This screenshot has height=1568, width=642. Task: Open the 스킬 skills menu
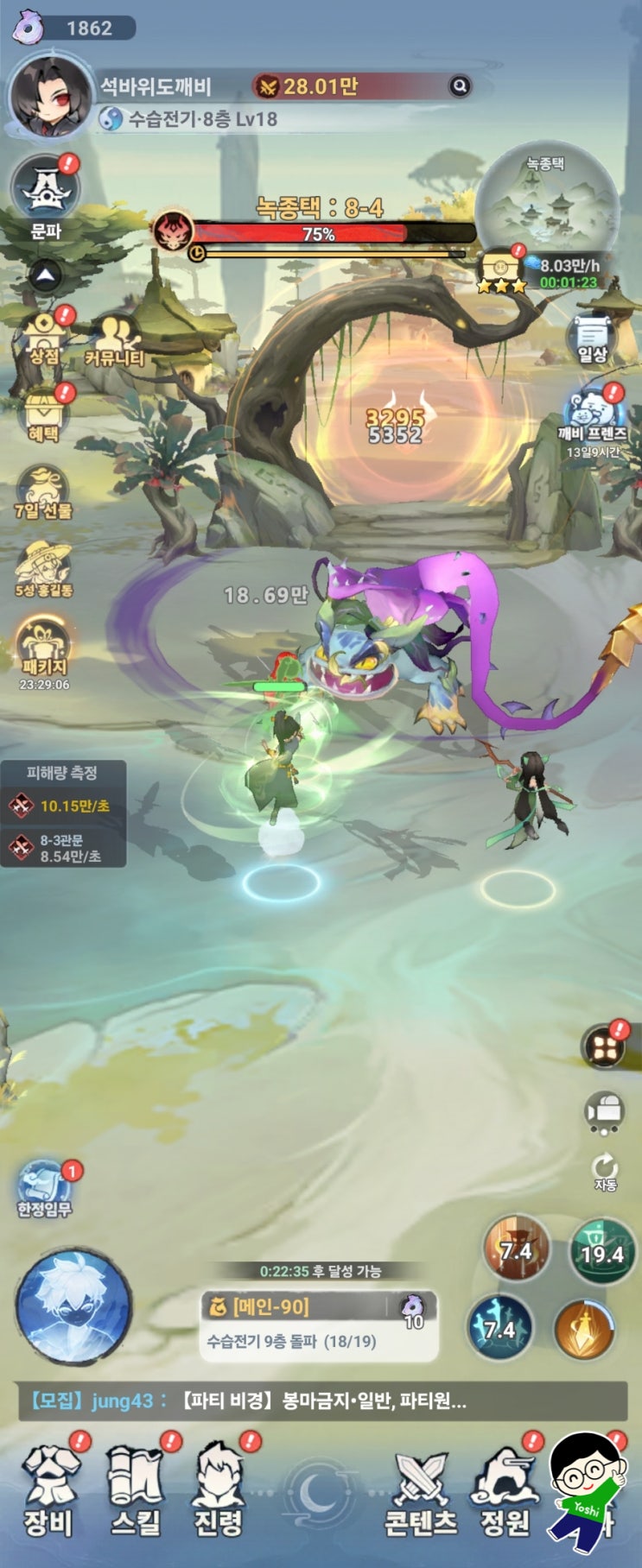point(136,1488)
